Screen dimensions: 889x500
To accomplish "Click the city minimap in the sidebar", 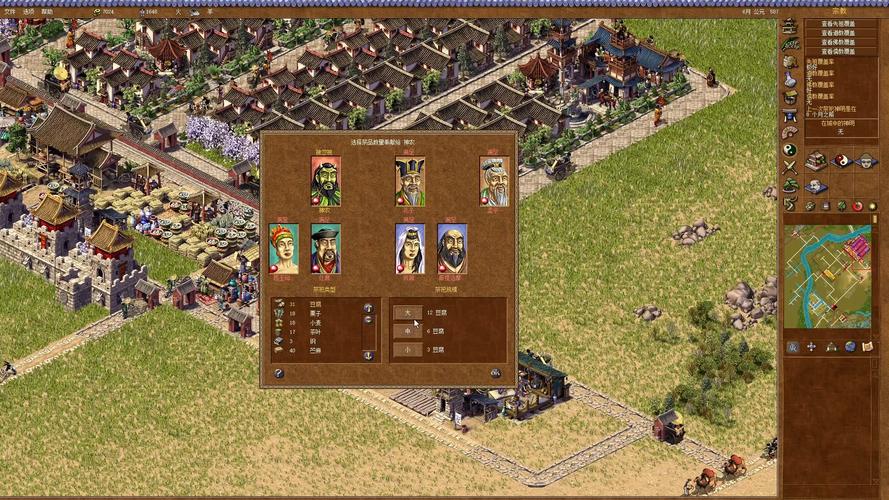I will click(826, 276).
